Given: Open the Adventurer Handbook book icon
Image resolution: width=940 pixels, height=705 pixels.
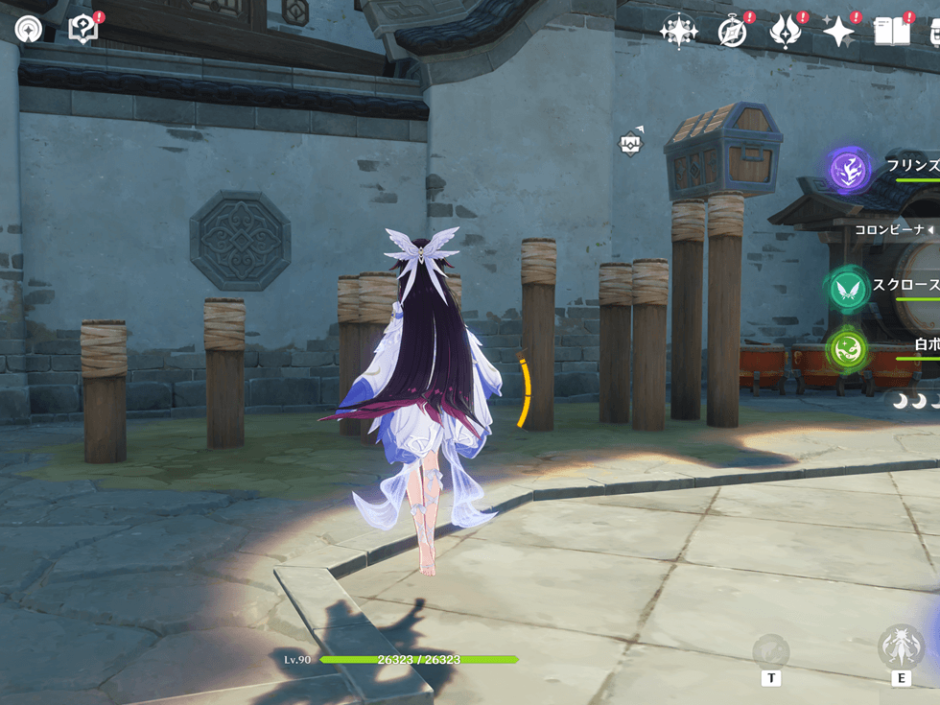Looking at the screenshot, I should [x=891, y=32].
